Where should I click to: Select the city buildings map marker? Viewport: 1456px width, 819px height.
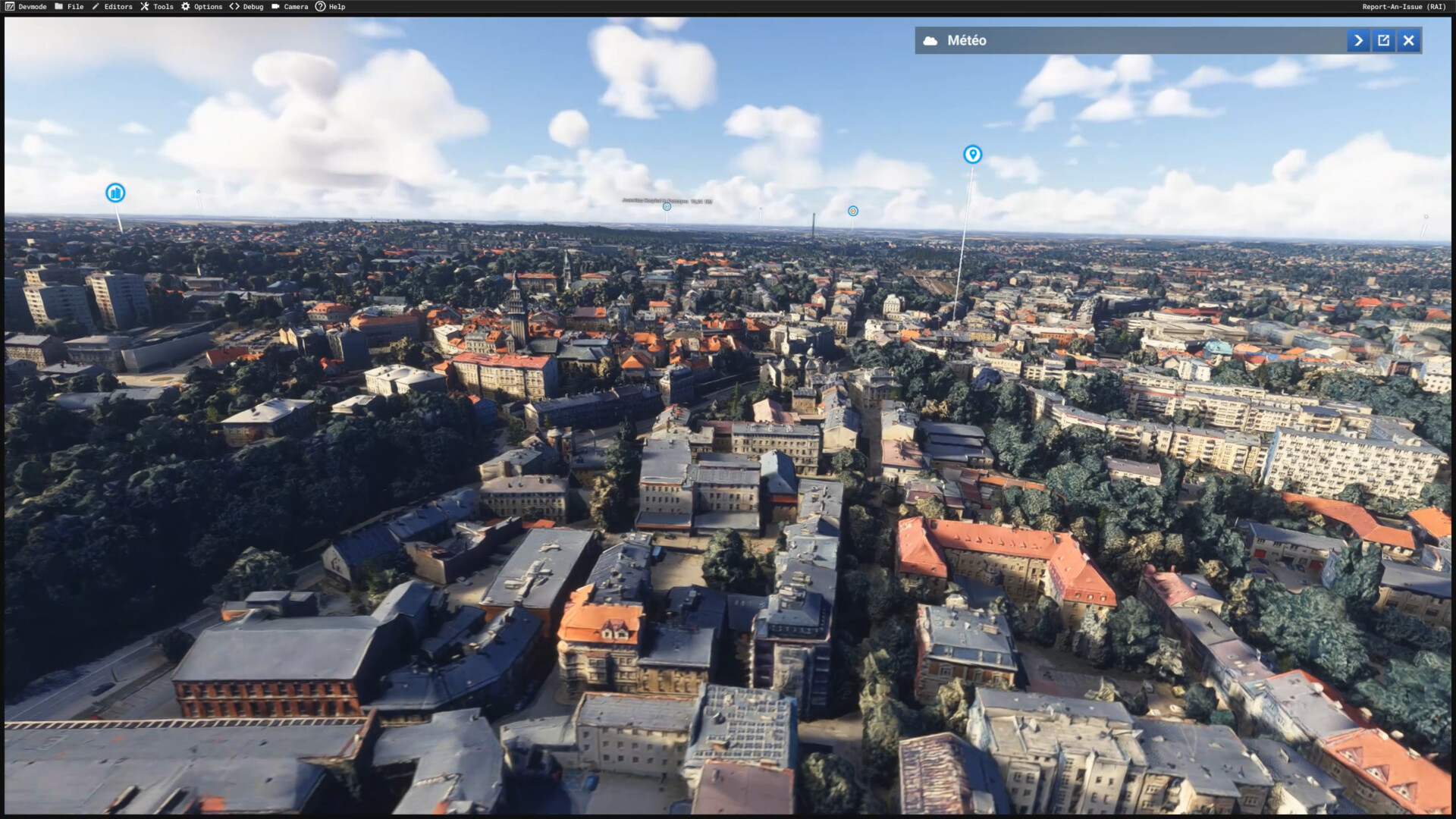pos(115,193)
